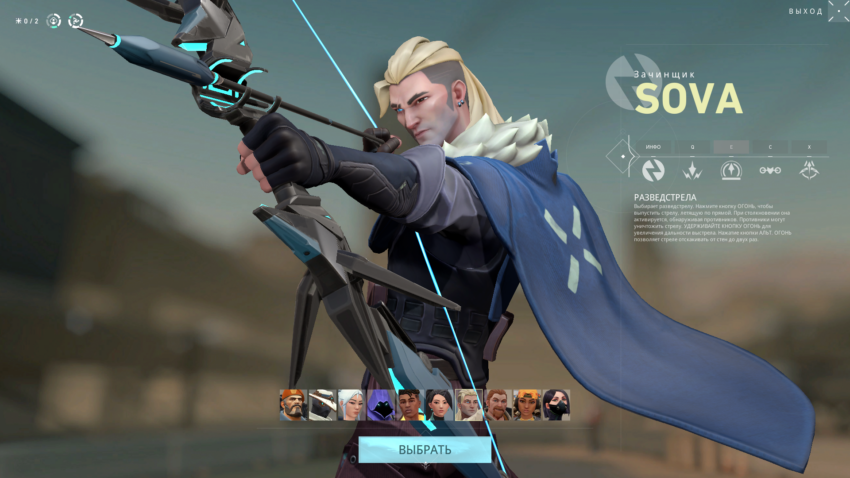Screen dimensions: 850x478
Task: Select the Owl Drone ability icon
Action: (770, 170)
